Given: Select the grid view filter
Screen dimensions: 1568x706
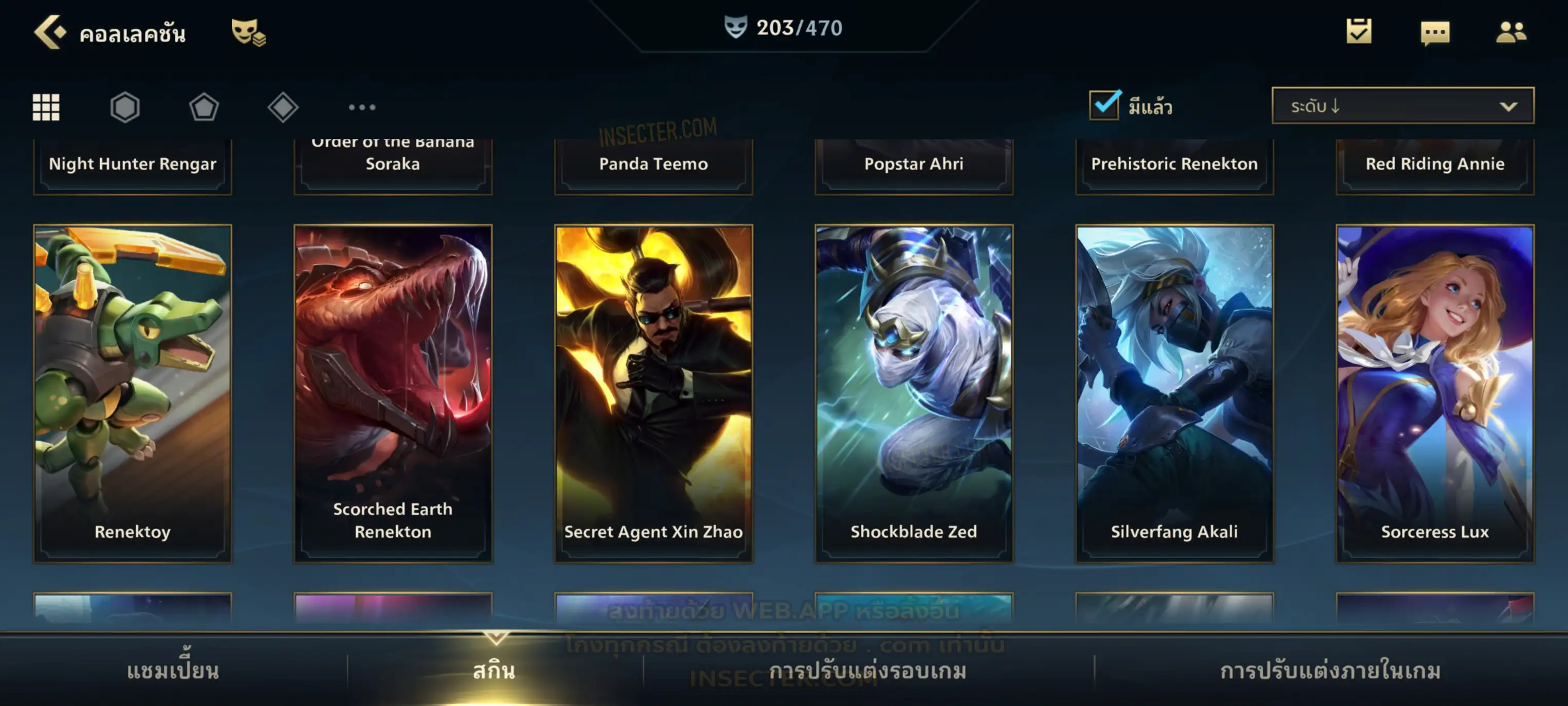Looking at the screenshot, I should [x=46, y=107].
